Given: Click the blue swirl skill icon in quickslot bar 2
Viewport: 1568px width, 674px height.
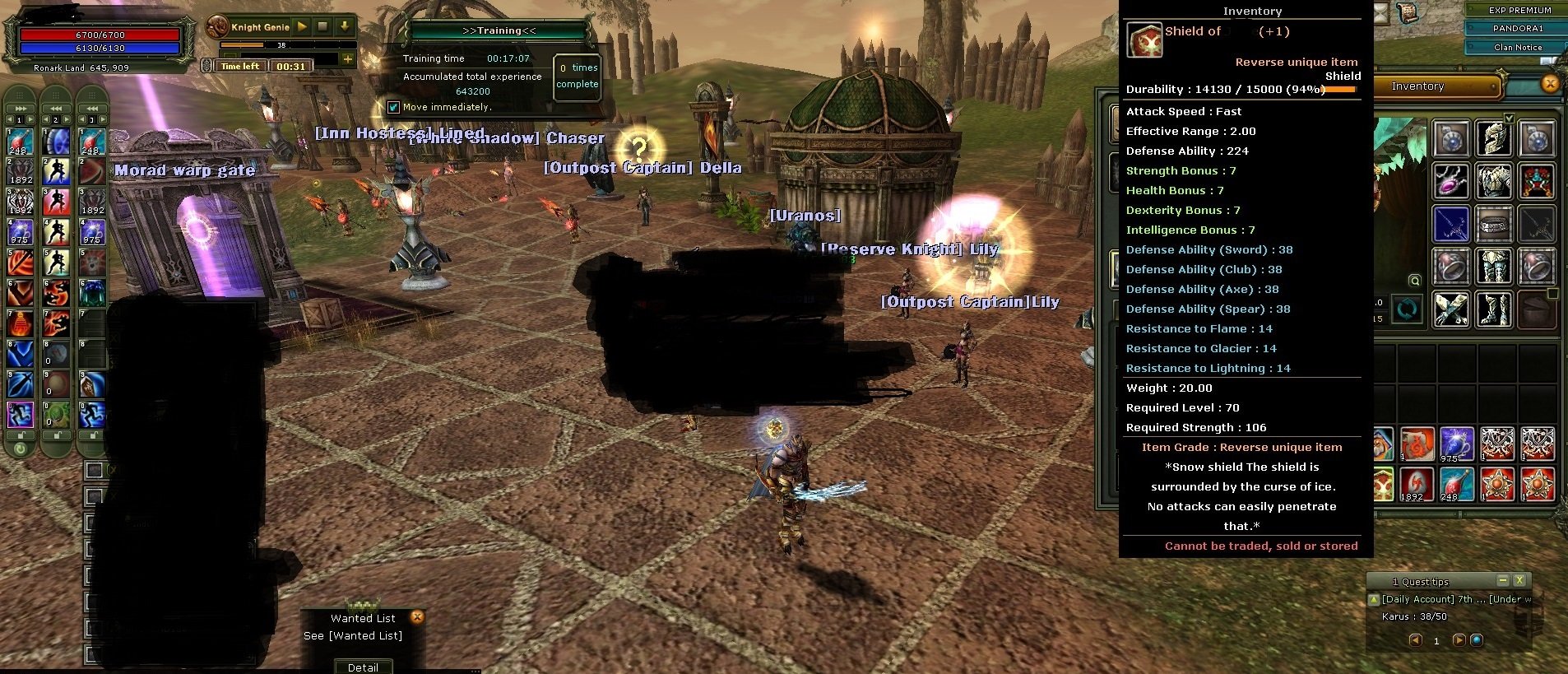Looking at the screenshot, I should tap(55, 142).
